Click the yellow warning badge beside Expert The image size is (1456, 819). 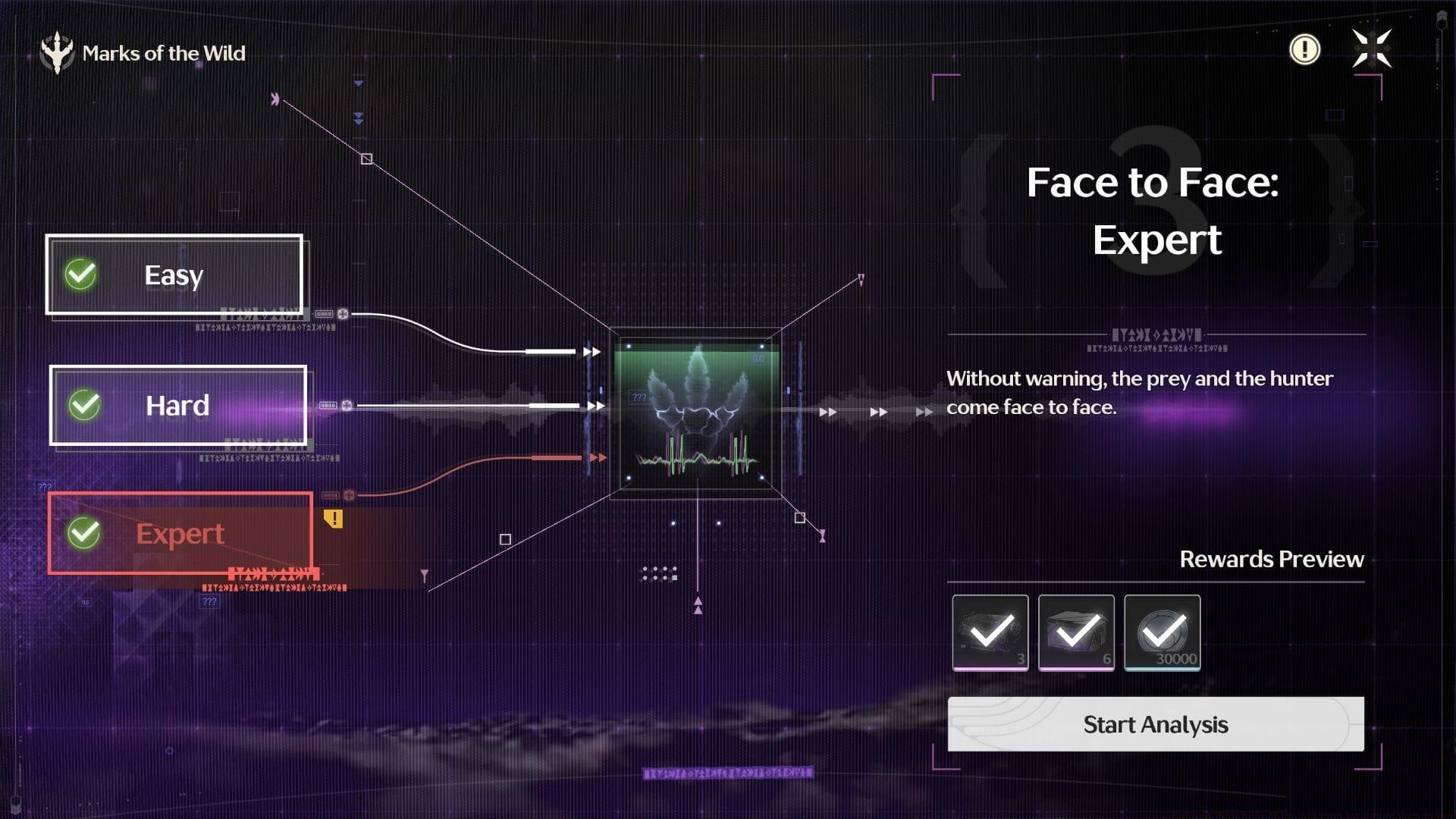[331, 520]
